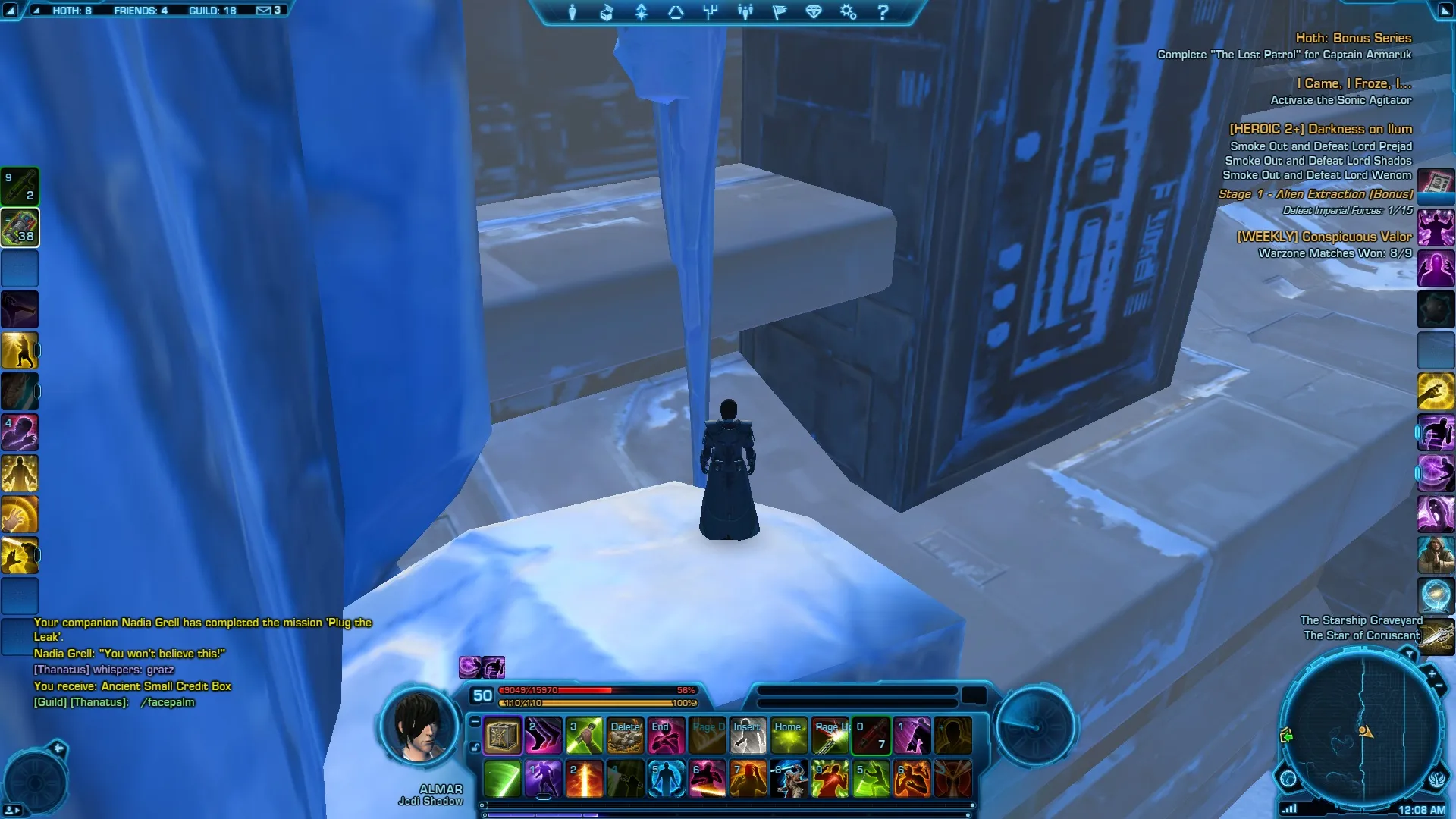Use the golden crate item in hotbar

(x=502, y=736)
